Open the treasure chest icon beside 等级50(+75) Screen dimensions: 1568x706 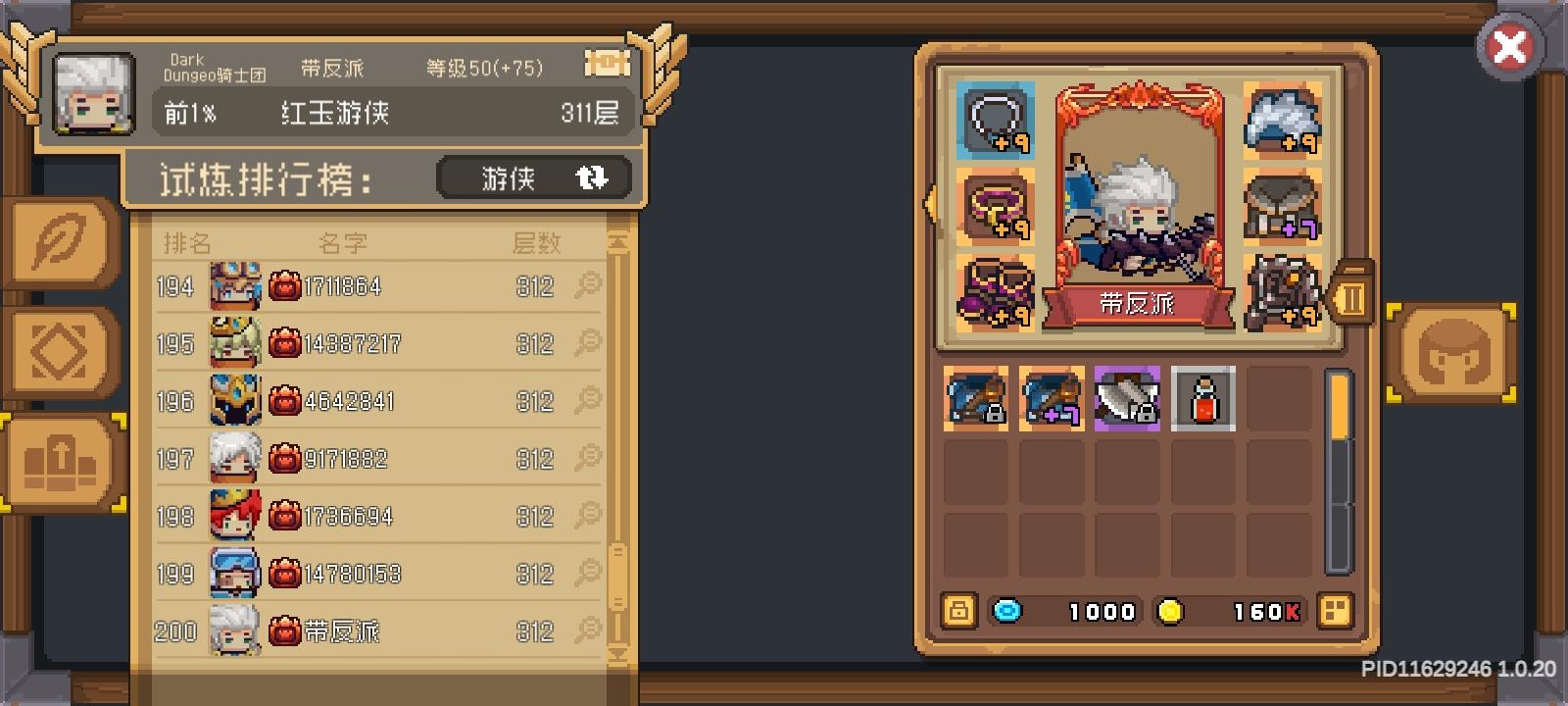click(x=608, y=64)
